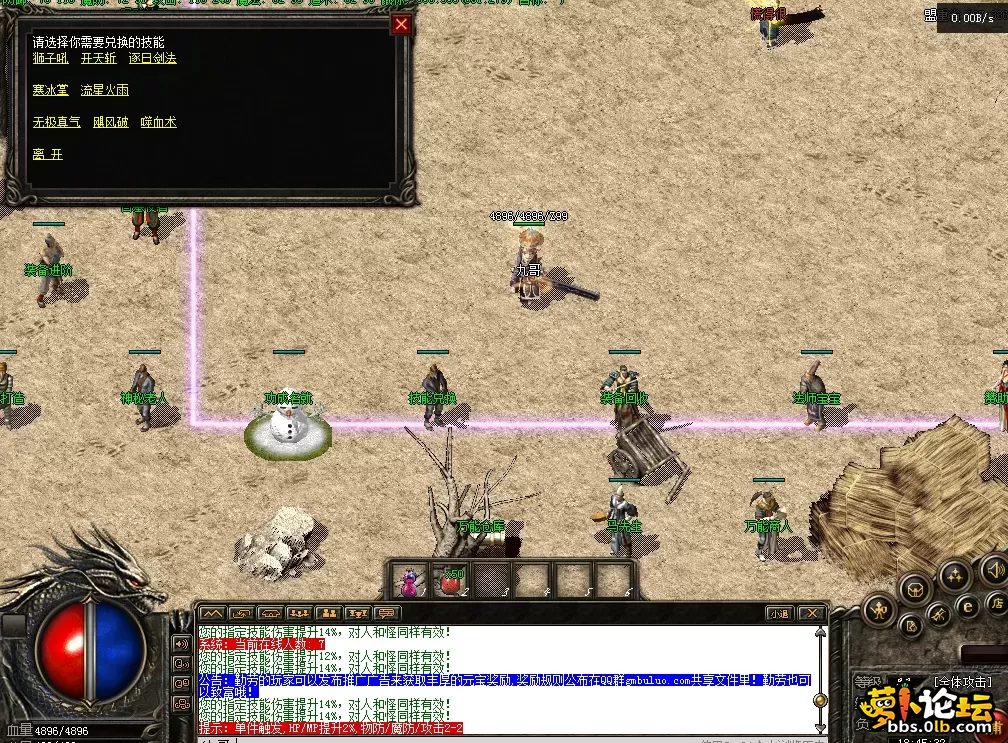The height and width of the screenshot is (743, 1008).
Task: Click the 小退 logout button
Action: pos(780,613)
